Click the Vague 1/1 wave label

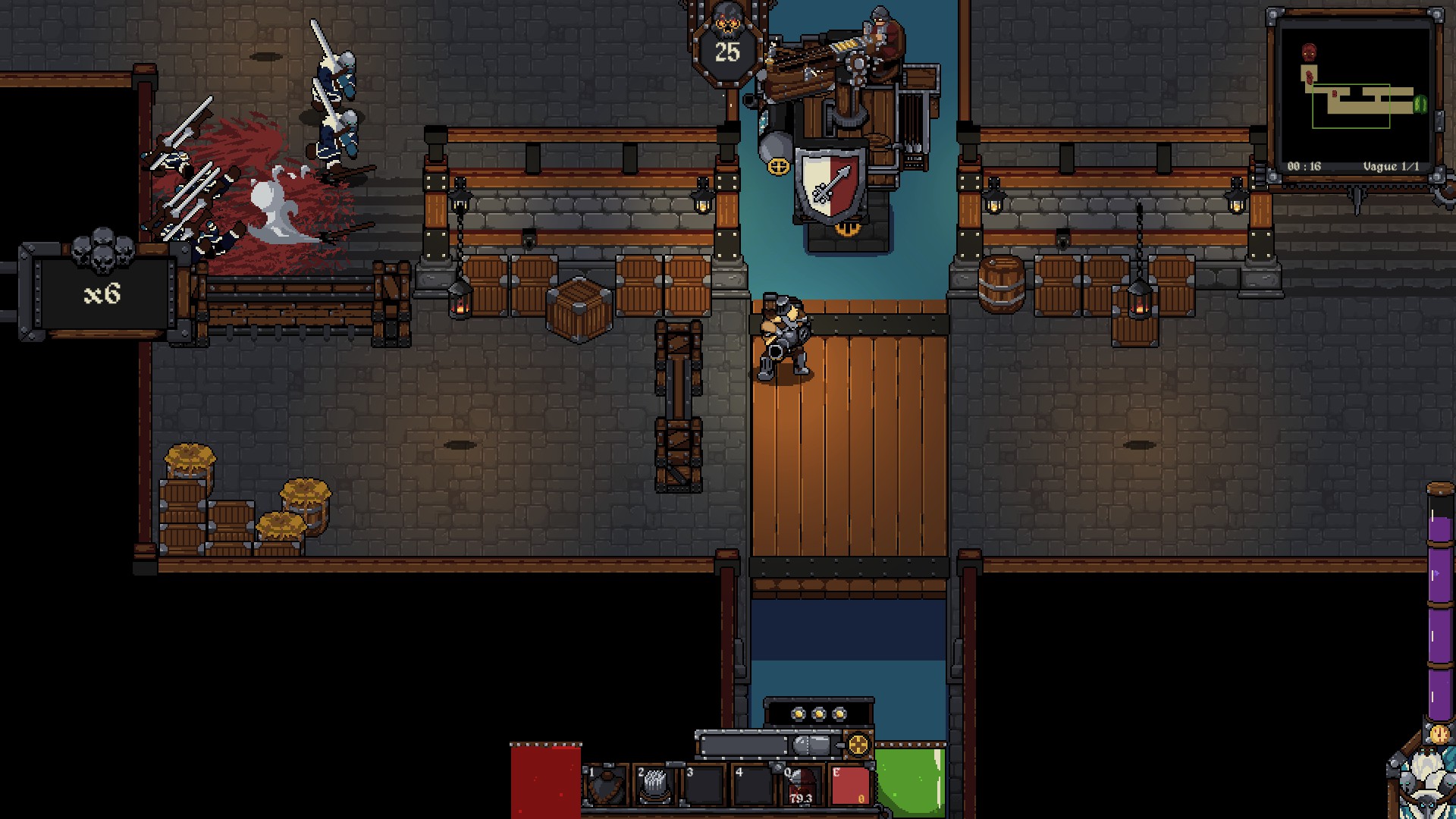pos(1392,166)
